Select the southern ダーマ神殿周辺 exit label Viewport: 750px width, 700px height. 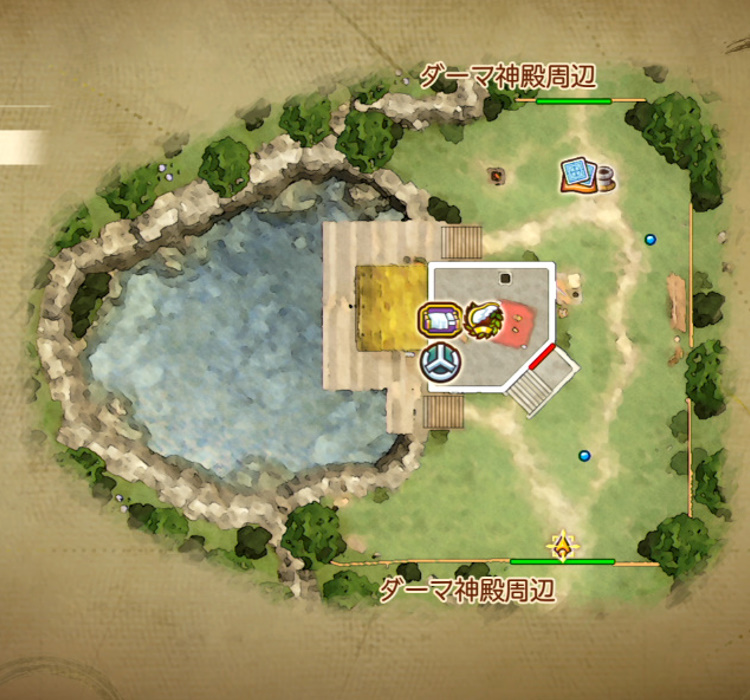(466, 590)
